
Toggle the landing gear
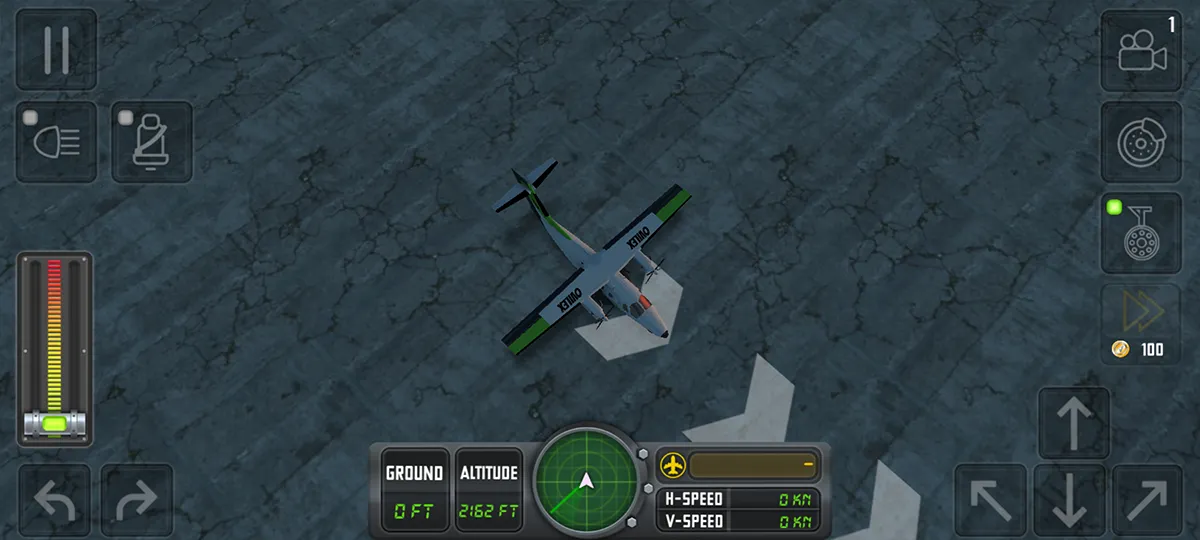(1141, 233)
